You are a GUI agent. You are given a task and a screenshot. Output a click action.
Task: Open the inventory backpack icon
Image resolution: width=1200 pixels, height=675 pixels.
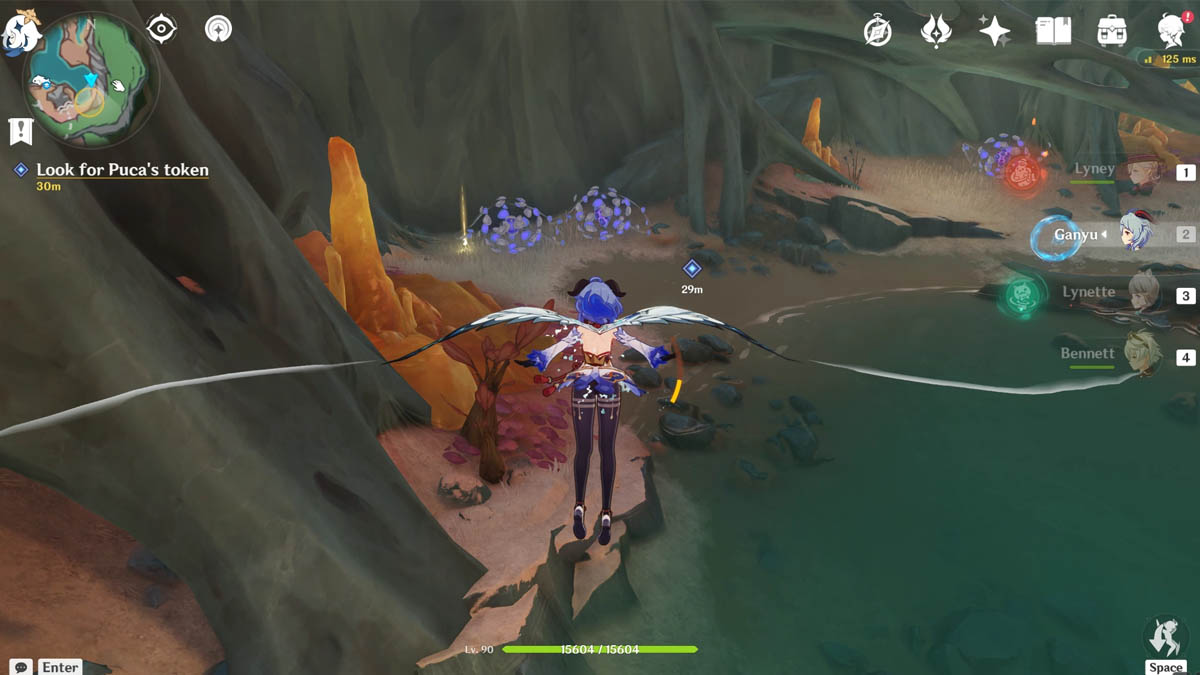click(x=1112, y=32)
